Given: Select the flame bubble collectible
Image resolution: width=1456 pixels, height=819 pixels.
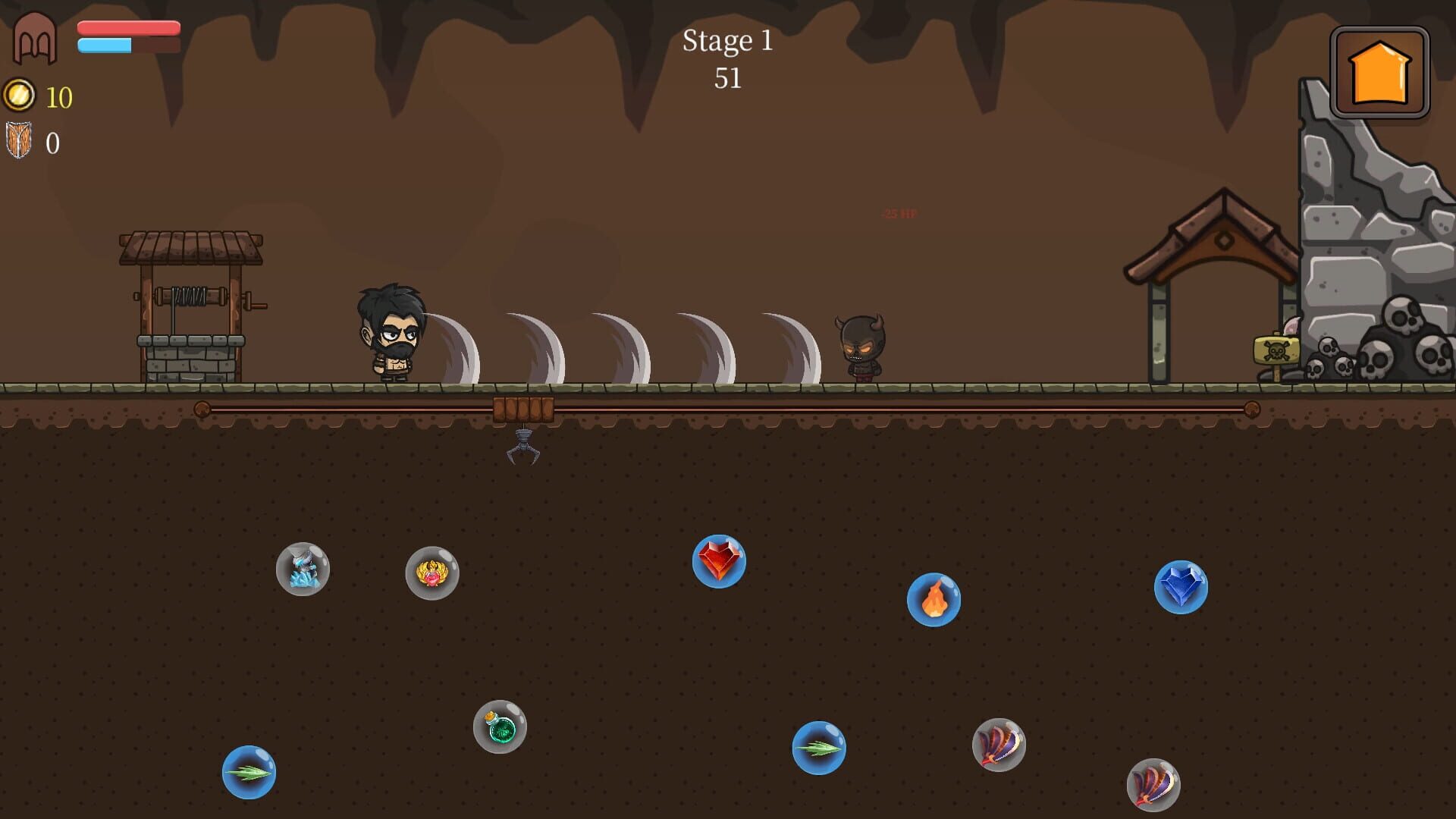Looking at the screenshot, I should (933, 601).
